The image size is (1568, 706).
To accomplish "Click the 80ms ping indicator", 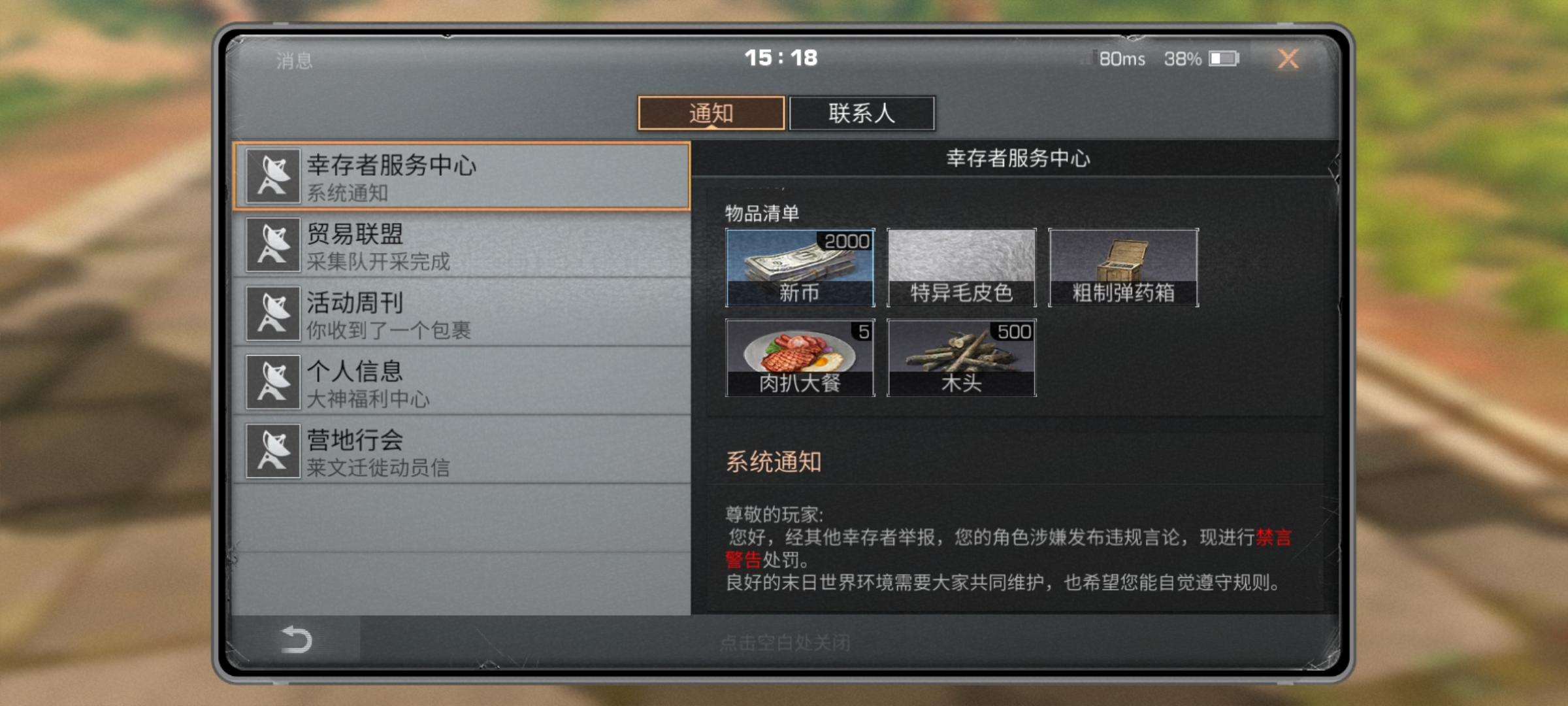I will point(1122,59).
